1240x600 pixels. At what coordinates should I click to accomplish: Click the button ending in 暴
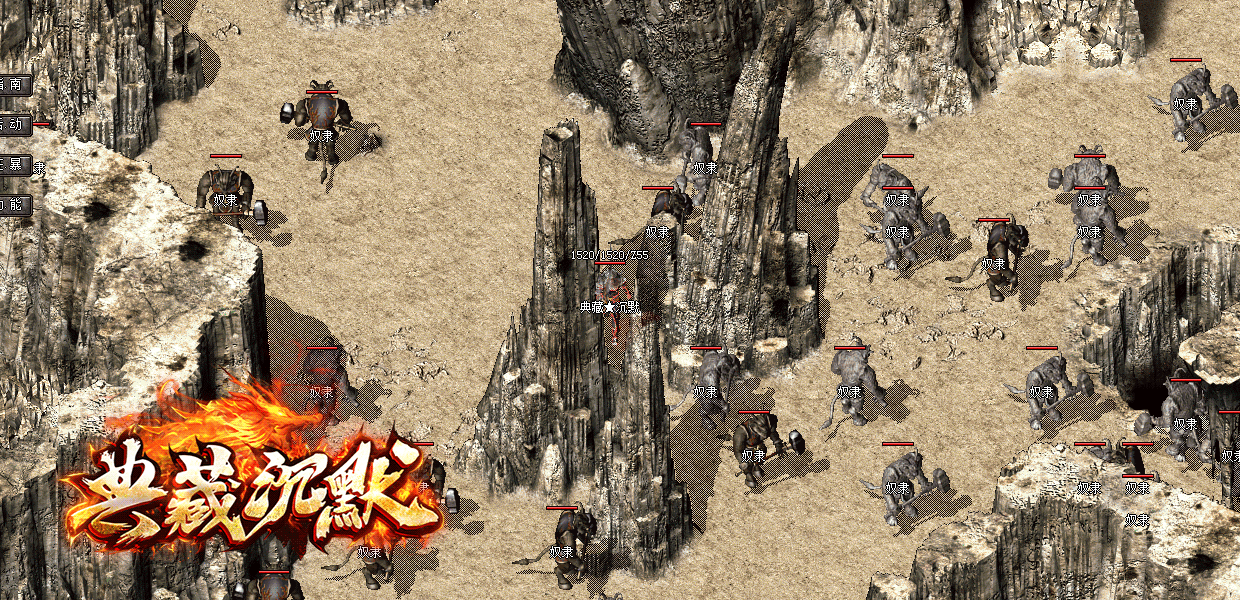(x=15, y=166)
